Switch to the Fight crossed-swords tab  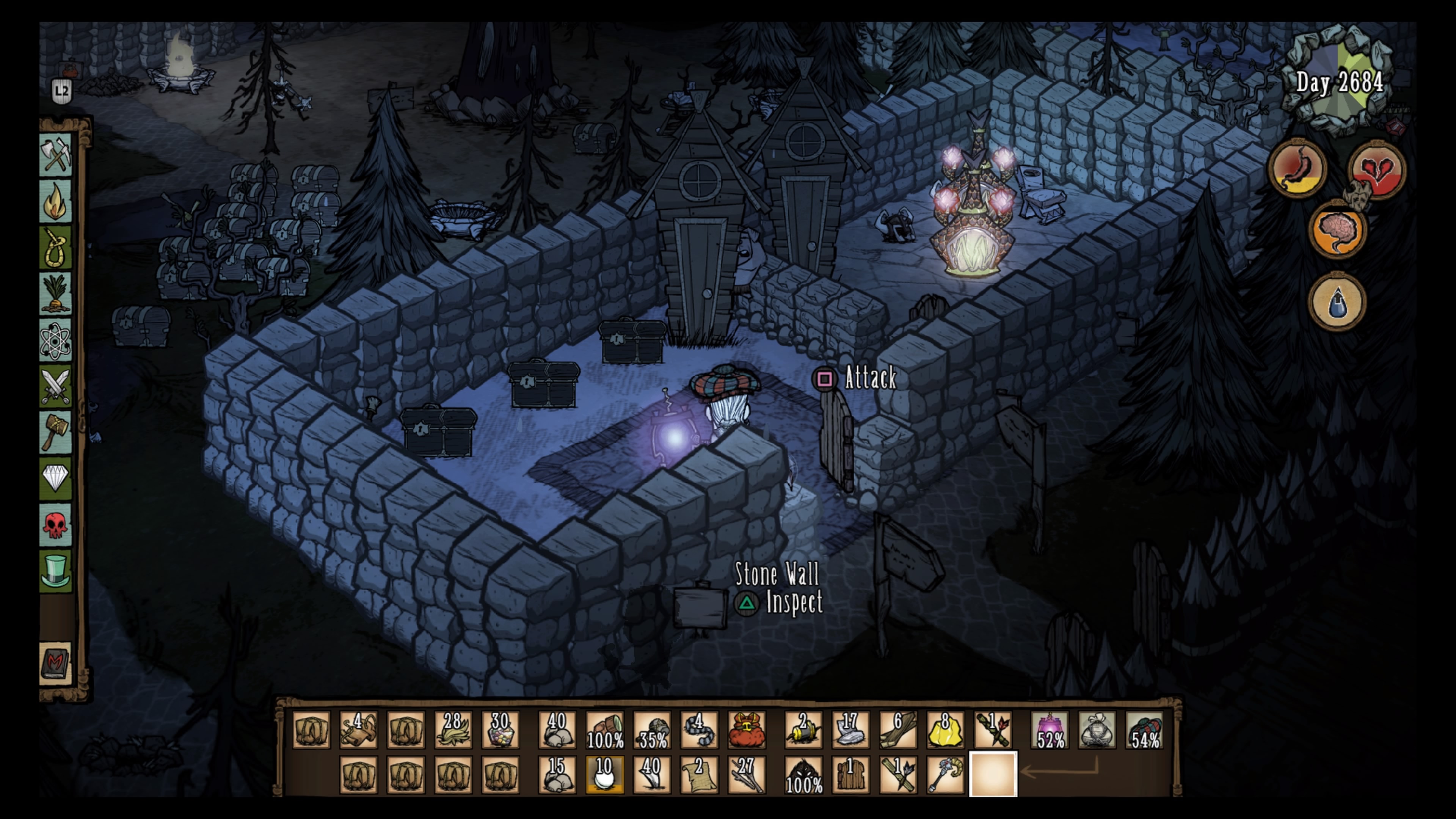(56, 387)
